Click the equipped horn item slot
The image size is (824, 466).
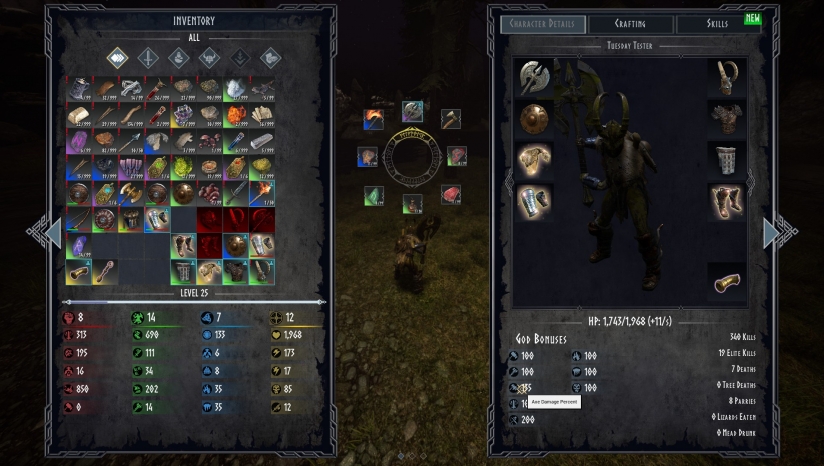click(728, 282)
